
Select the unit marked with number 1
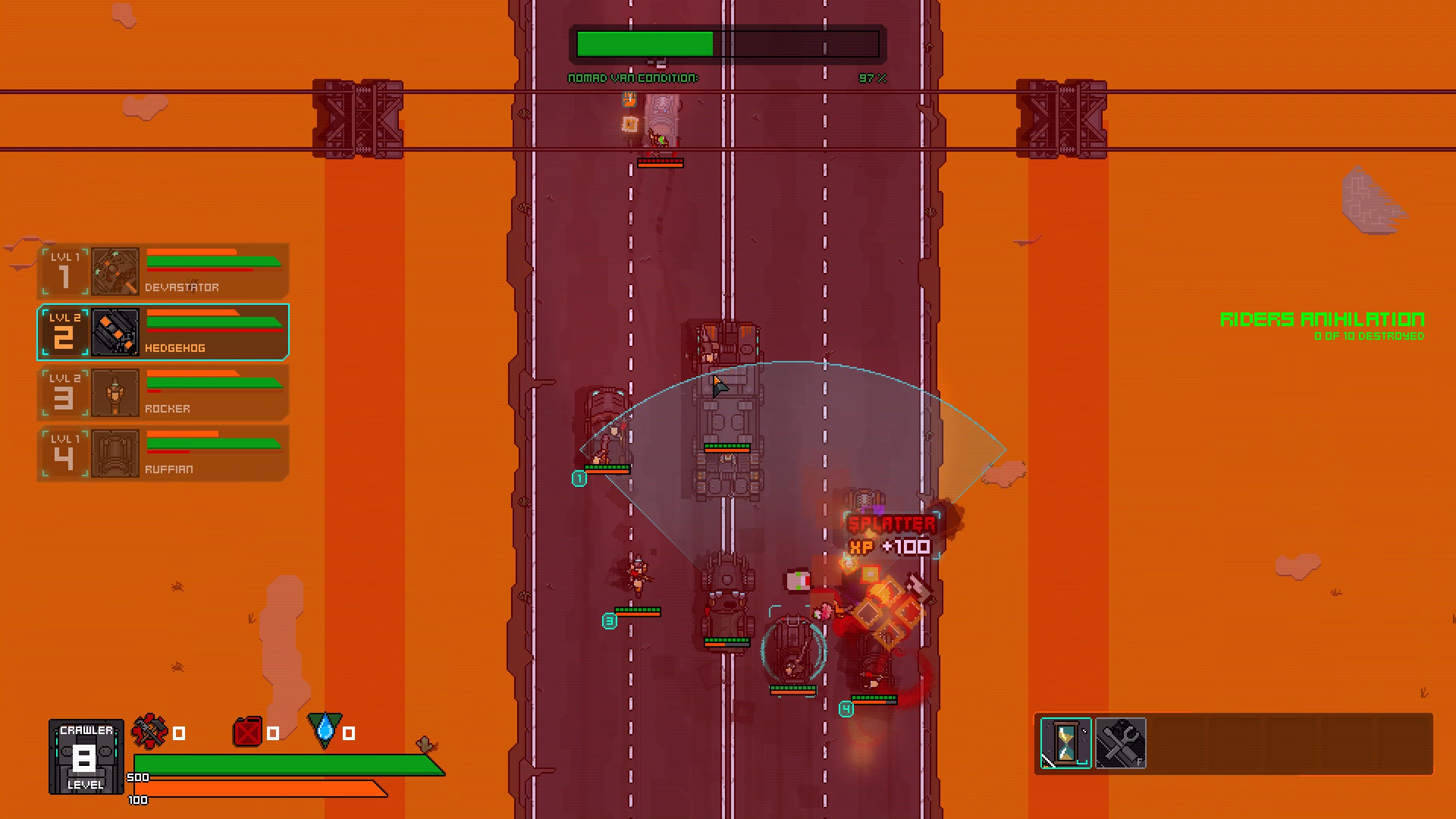pyautogui.click(x=607, y=432)
